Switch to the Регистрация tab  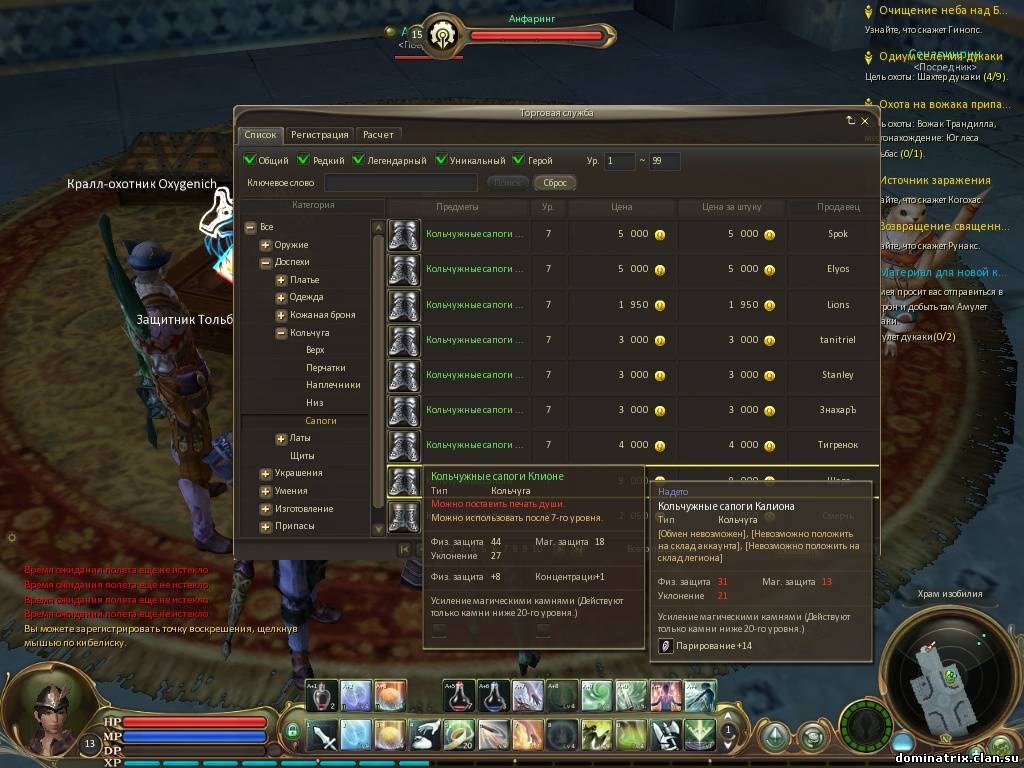pos(320,134)
